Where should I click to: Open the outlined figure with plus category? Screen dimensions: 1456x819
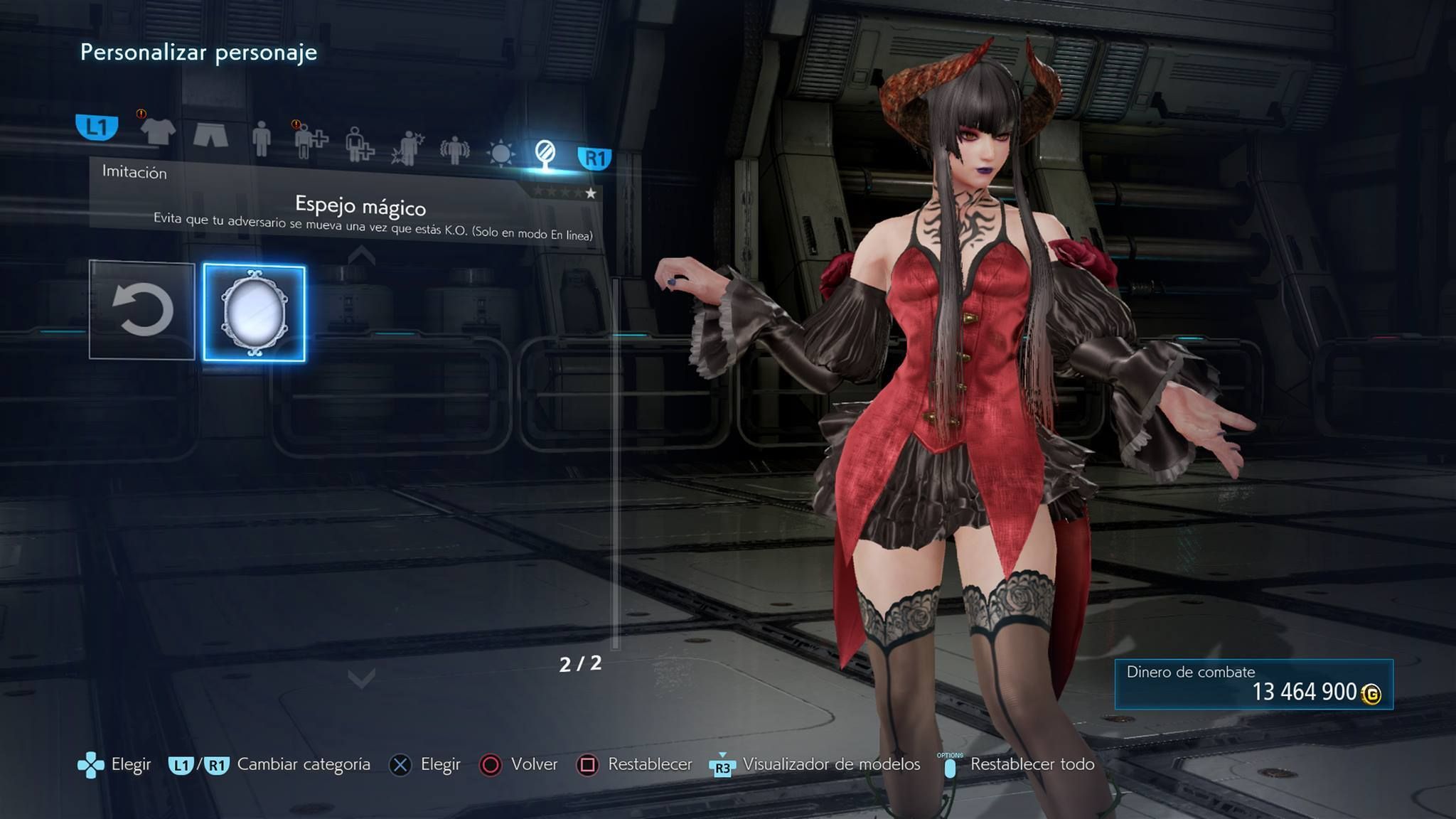359,144
